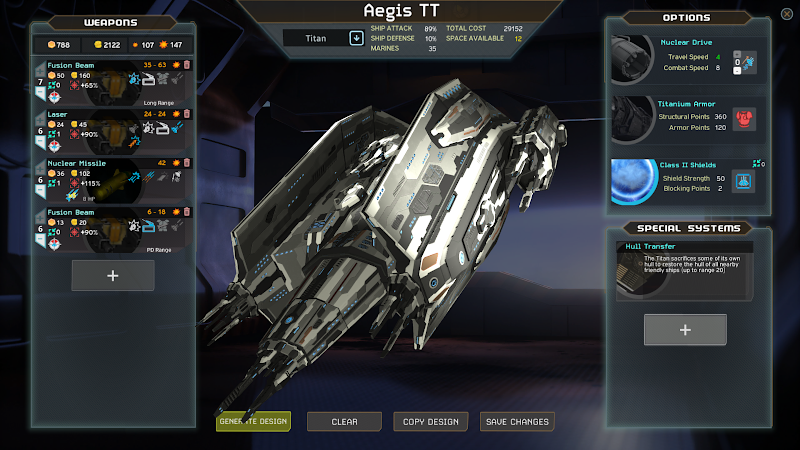Add a new weapon slot
800x450 pixels.
click(113, 275)
